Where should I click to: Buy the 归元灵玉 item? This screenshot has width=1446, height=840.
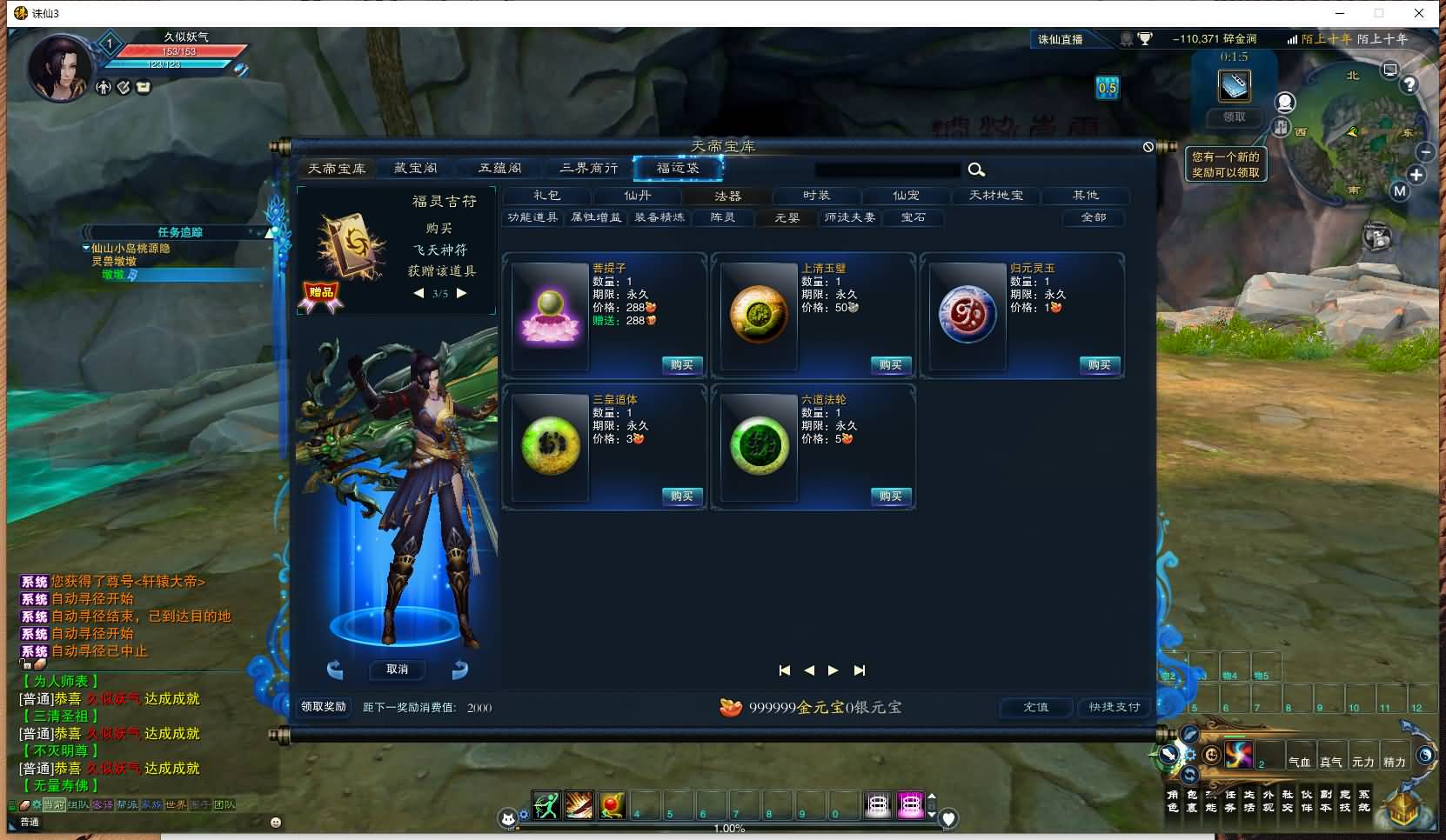click(x=1100, y=365)
